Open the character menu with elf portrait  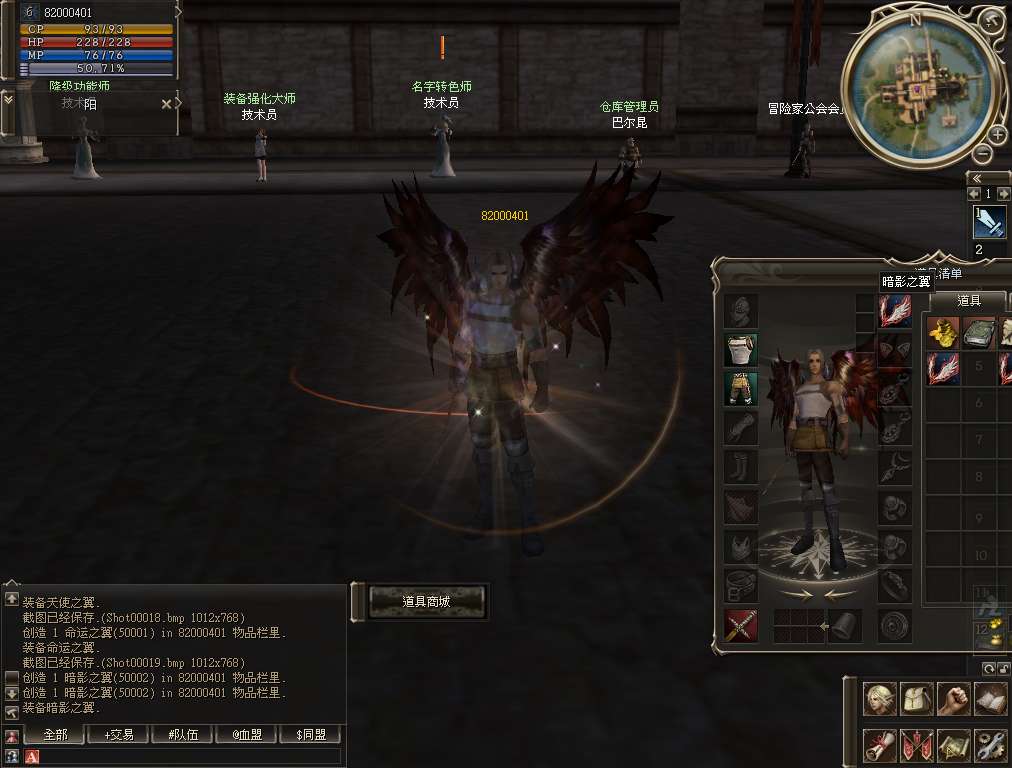(879, 699)
